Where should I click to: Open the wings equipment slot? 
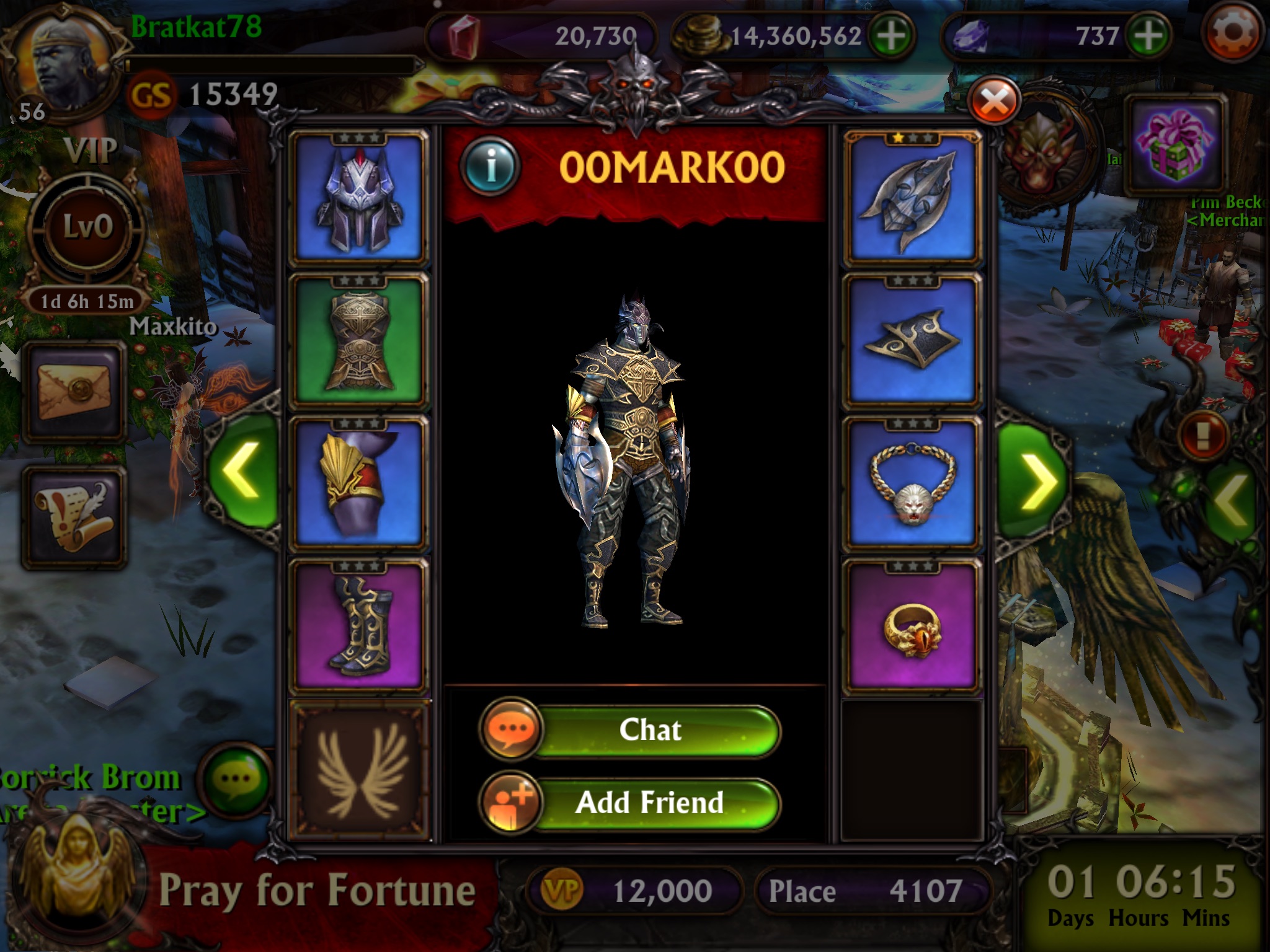coord(359,769)
